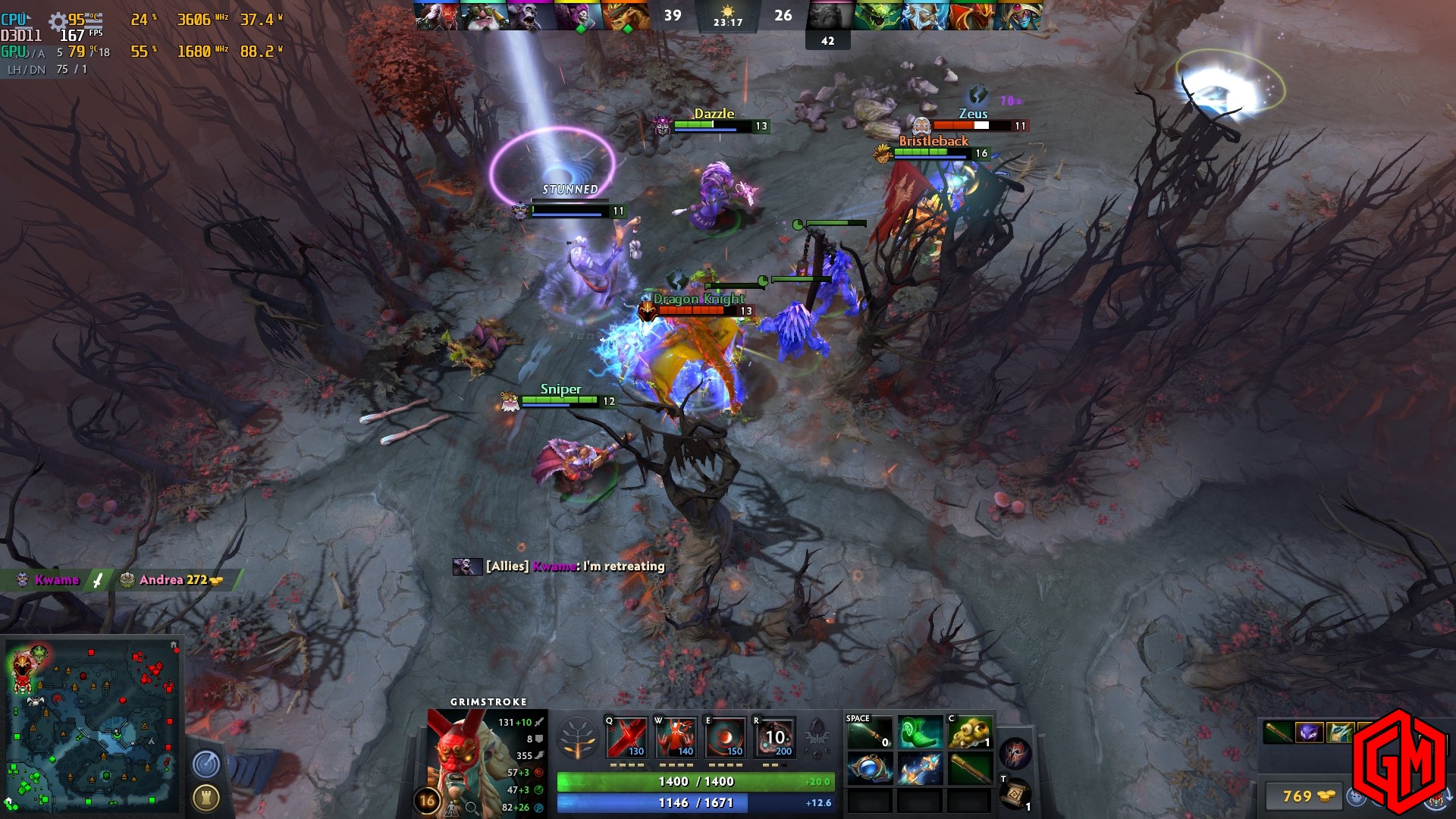Select the green Arcane Boots item

coord(919,733)
